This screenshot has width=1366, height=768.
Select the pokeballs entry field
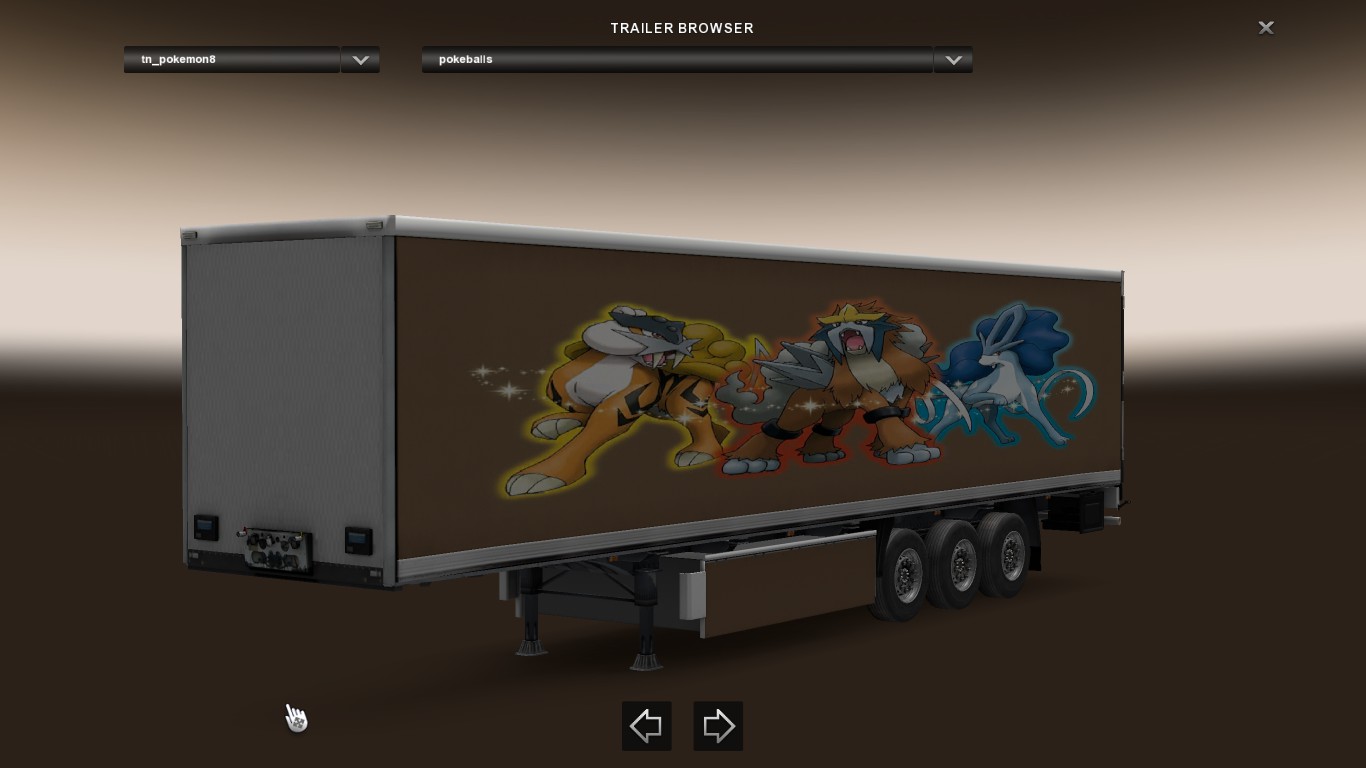677,60
